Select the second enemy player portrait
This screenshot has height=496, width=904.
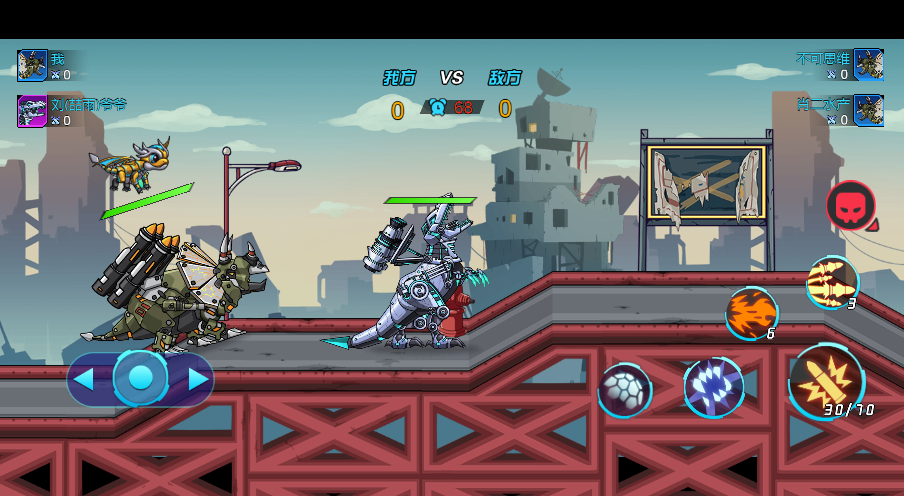tap(868, 111)
